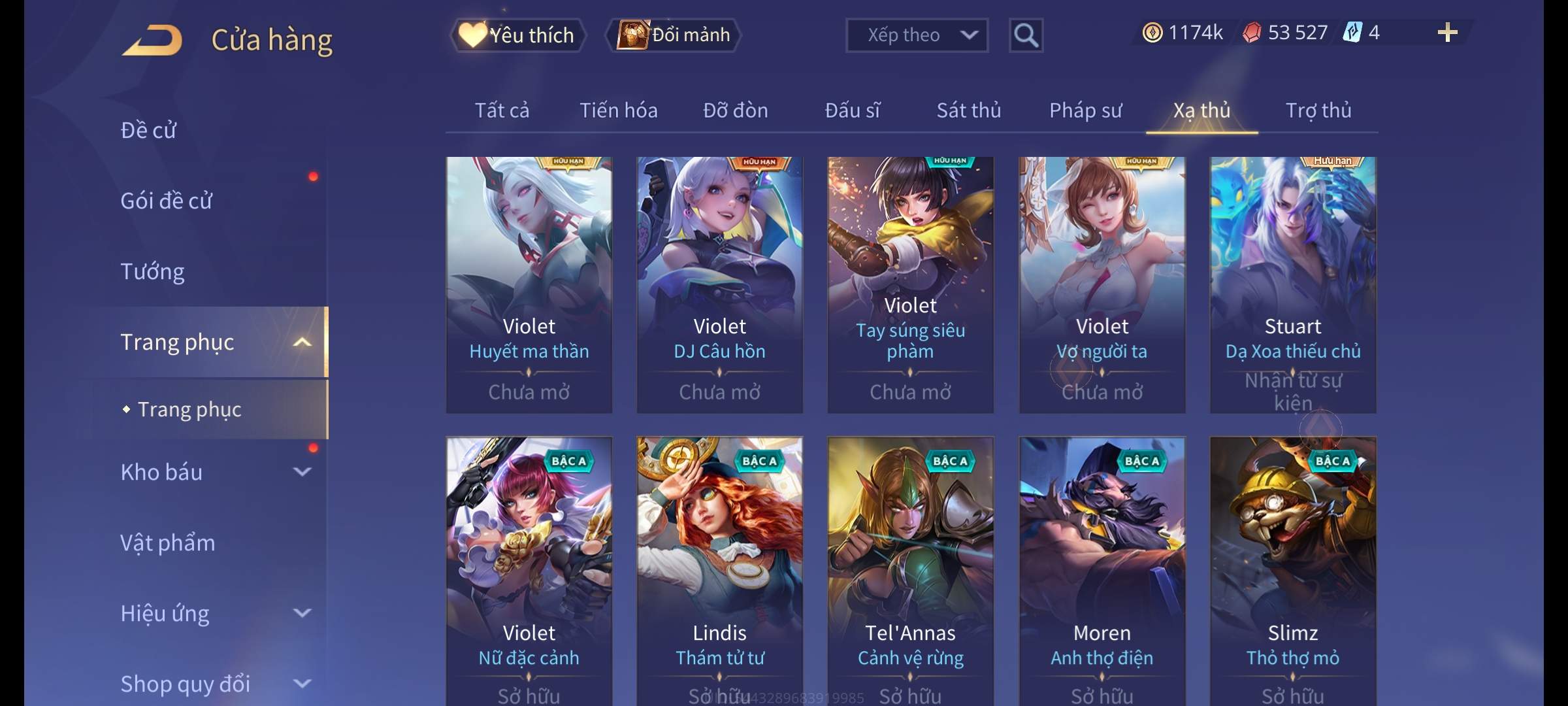The image size is (1568, 706).
Task: Open the Xếp theo sort dropdown
Action: 916,35
